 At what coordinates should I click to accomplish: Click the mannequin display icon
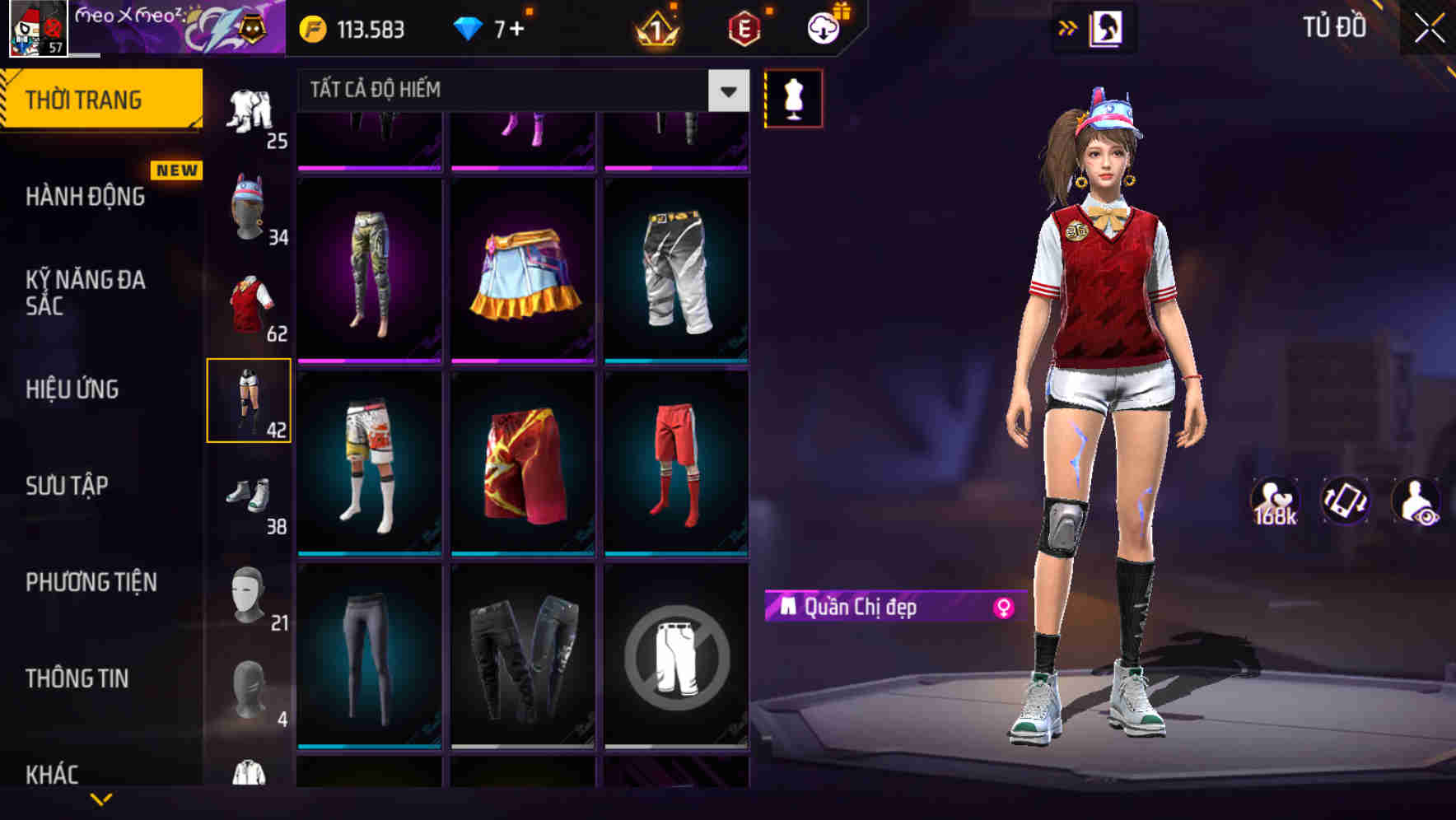[793, 98]
